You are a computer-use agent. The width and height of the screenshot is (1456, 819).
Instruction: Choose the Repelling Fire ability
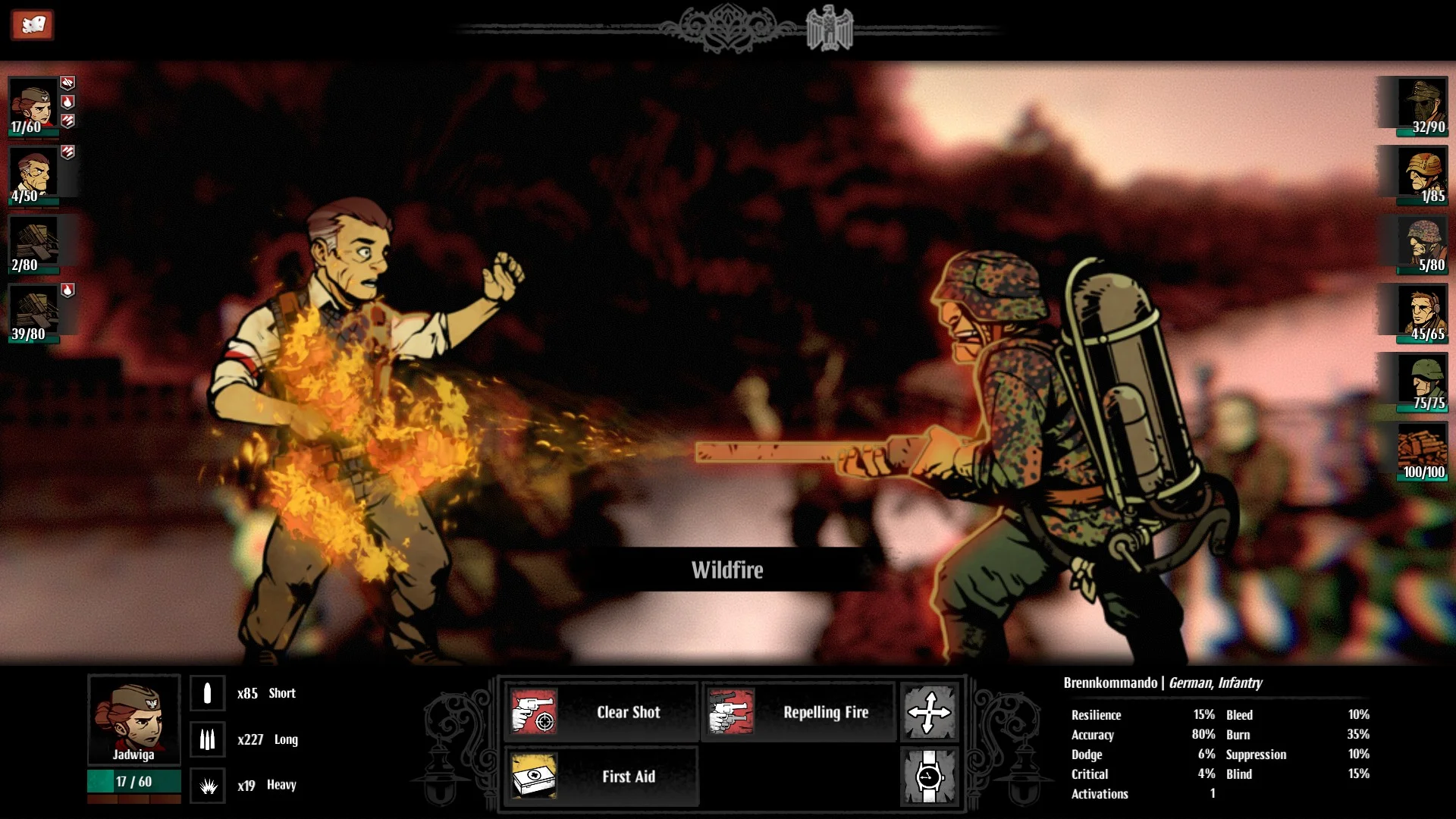(798, 712)
